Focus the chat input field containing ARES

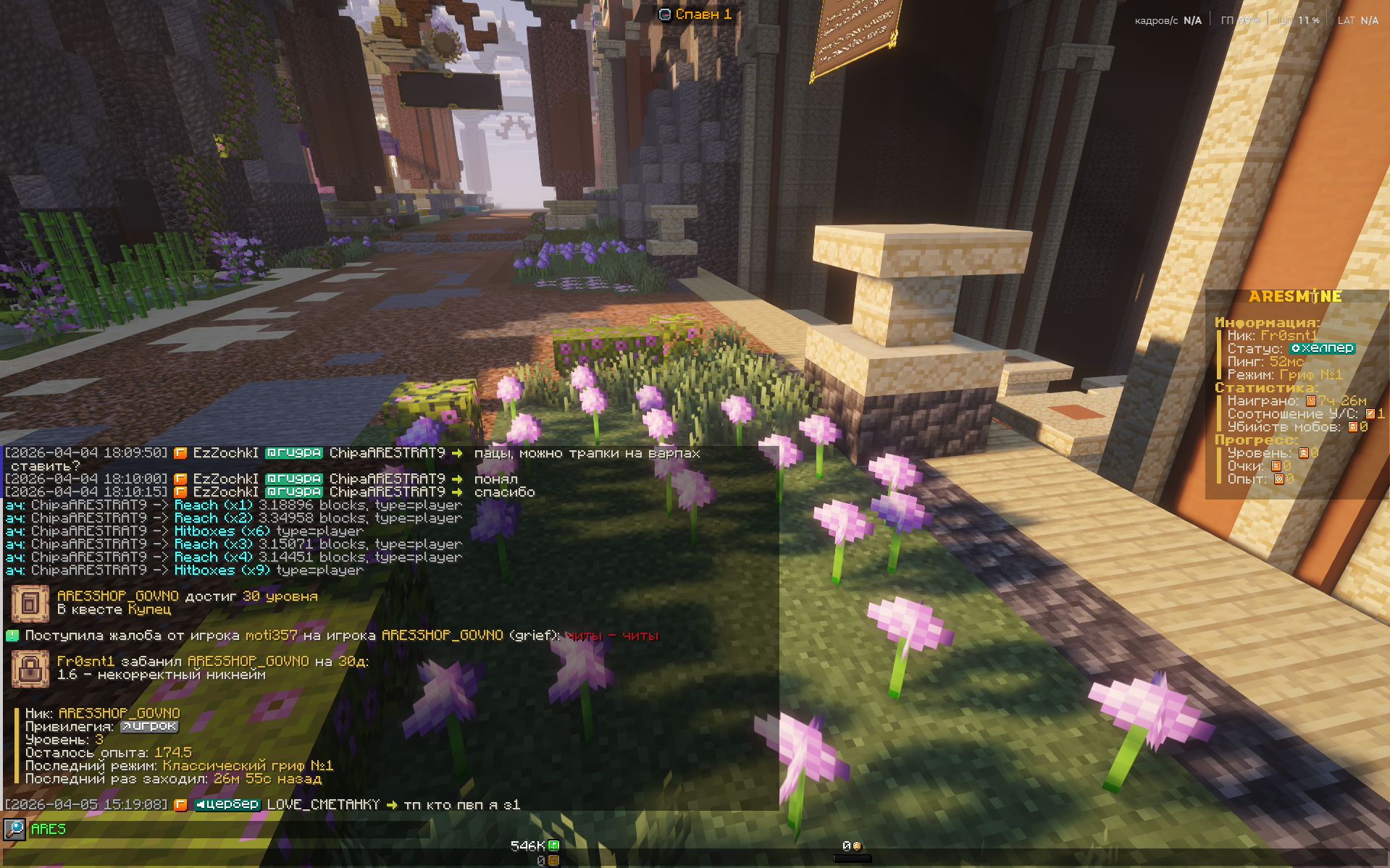click(x=217, y=830)
